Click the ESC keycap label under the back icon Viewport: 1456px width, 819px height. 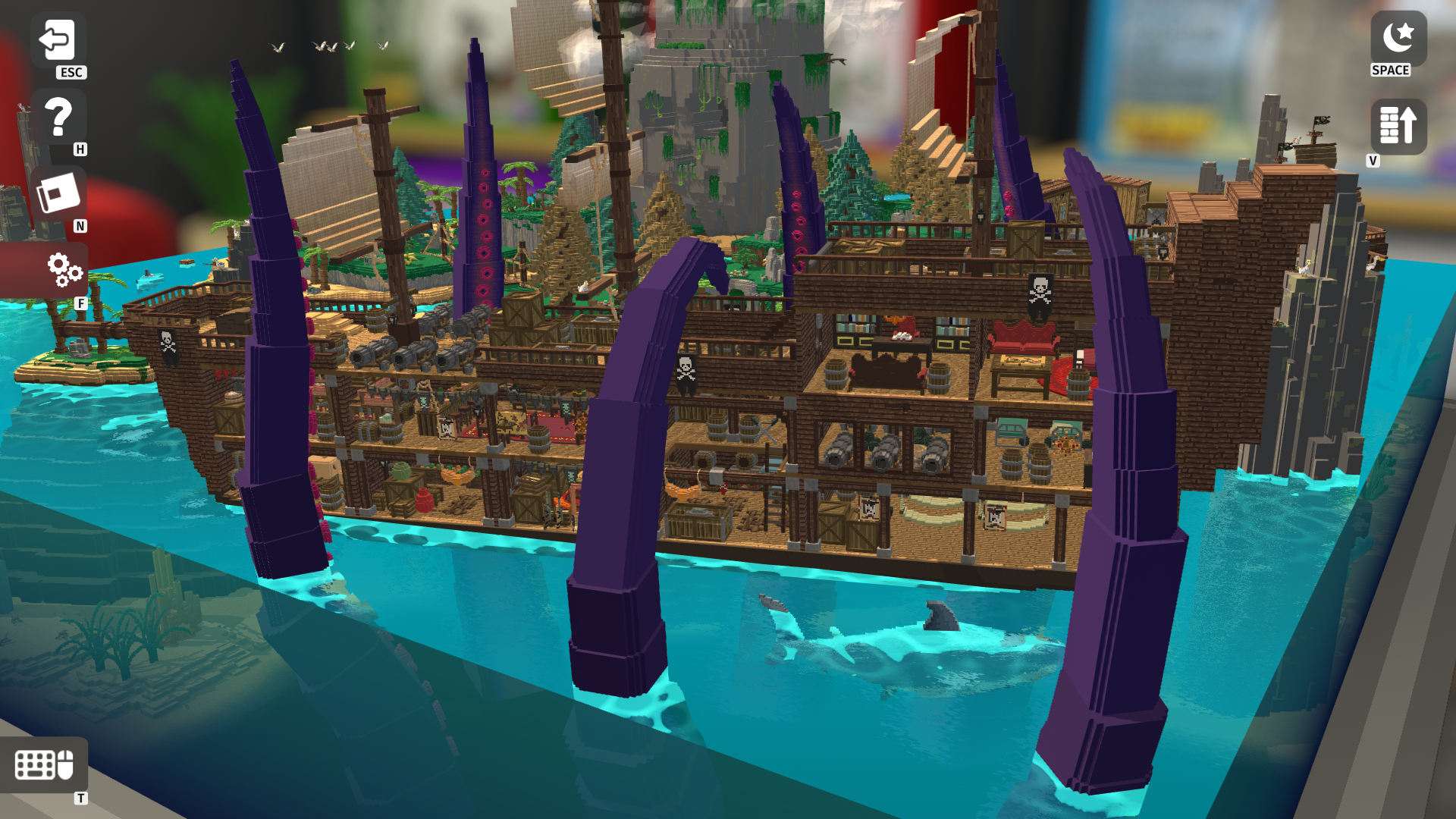(71, 74)
